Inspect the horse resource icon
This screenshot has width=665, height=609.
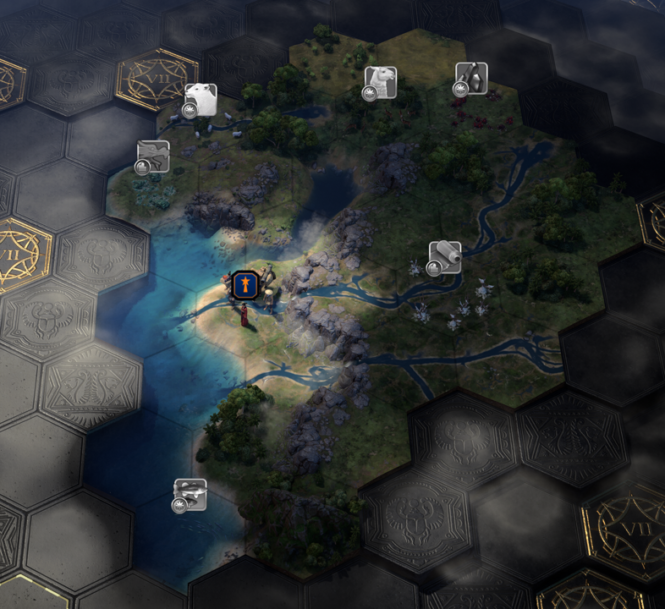153,156
